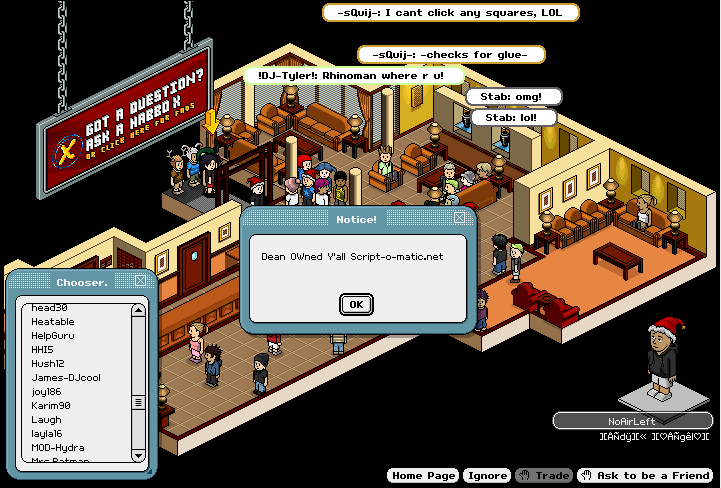Pick the user named Laugh

(x=46, y=420)
